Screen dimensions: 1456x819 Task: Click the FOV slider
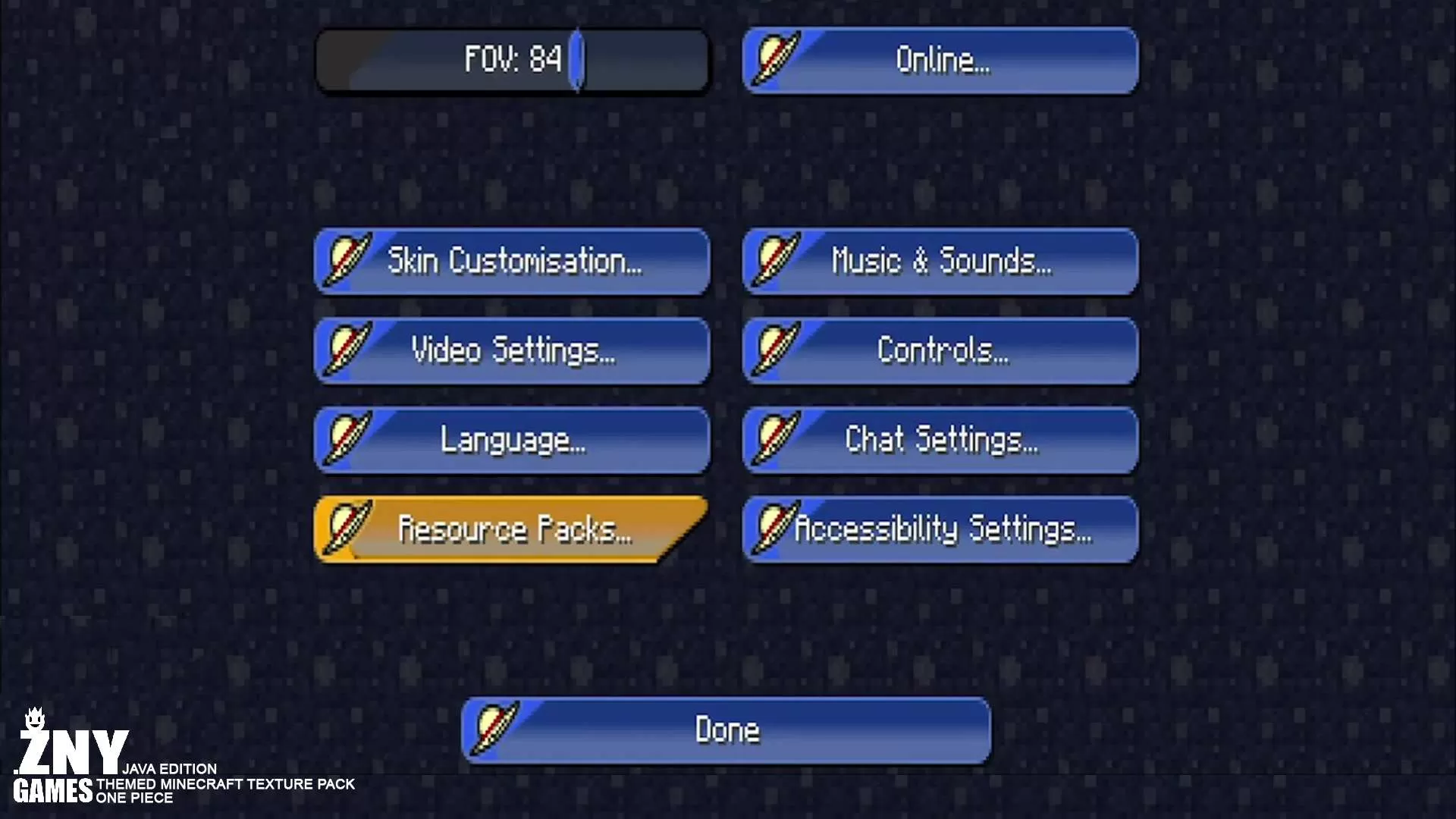click(513, 61)
